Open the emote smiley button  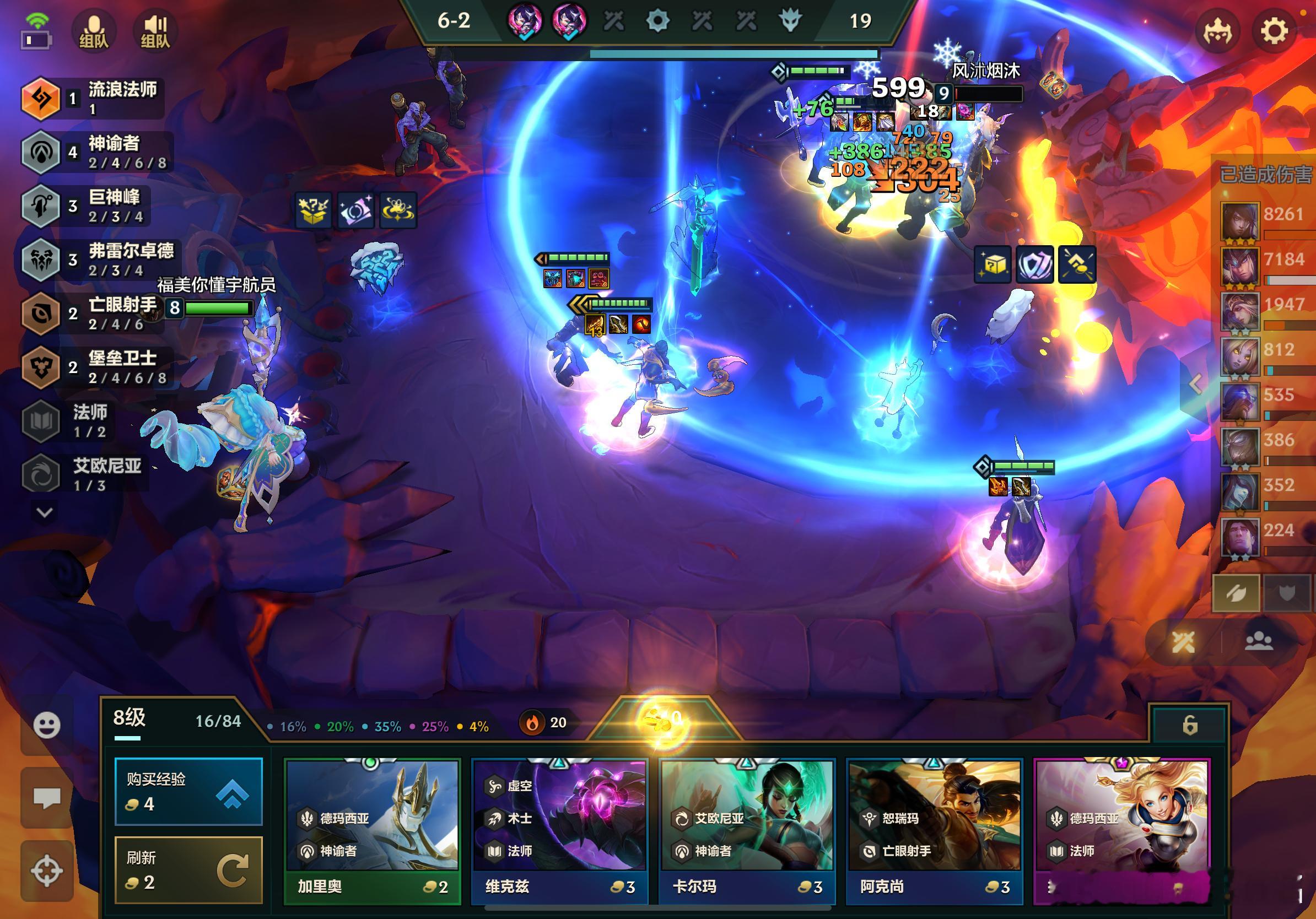click(x=46, y=726)
